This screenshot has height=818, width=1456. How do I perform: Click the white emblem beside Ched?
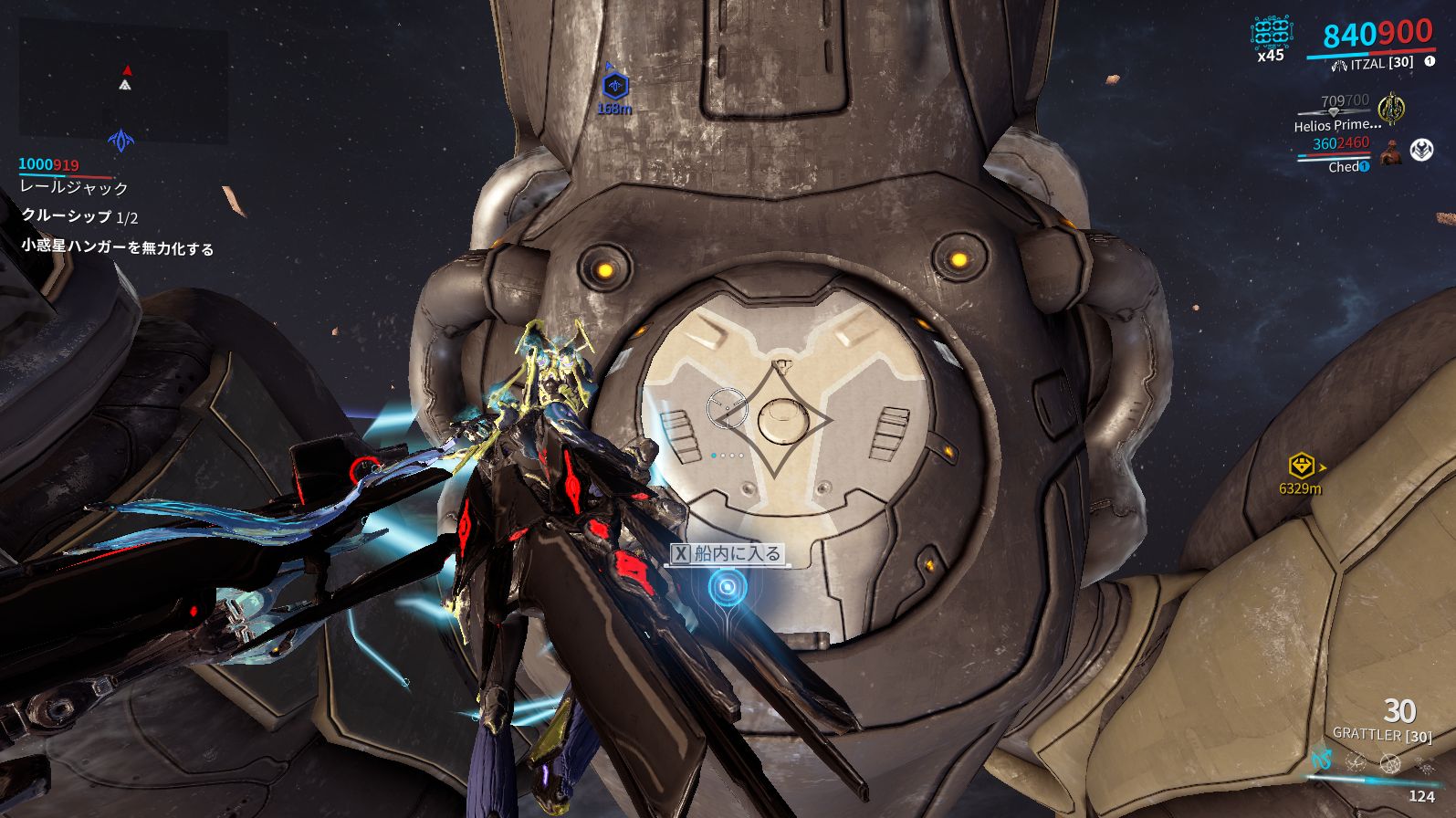(1421, 150)
